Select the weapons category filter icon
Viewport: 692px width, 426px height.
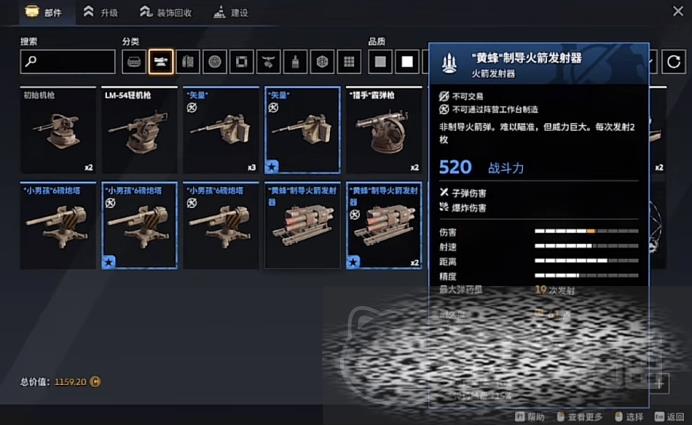[x=160, y=62]
